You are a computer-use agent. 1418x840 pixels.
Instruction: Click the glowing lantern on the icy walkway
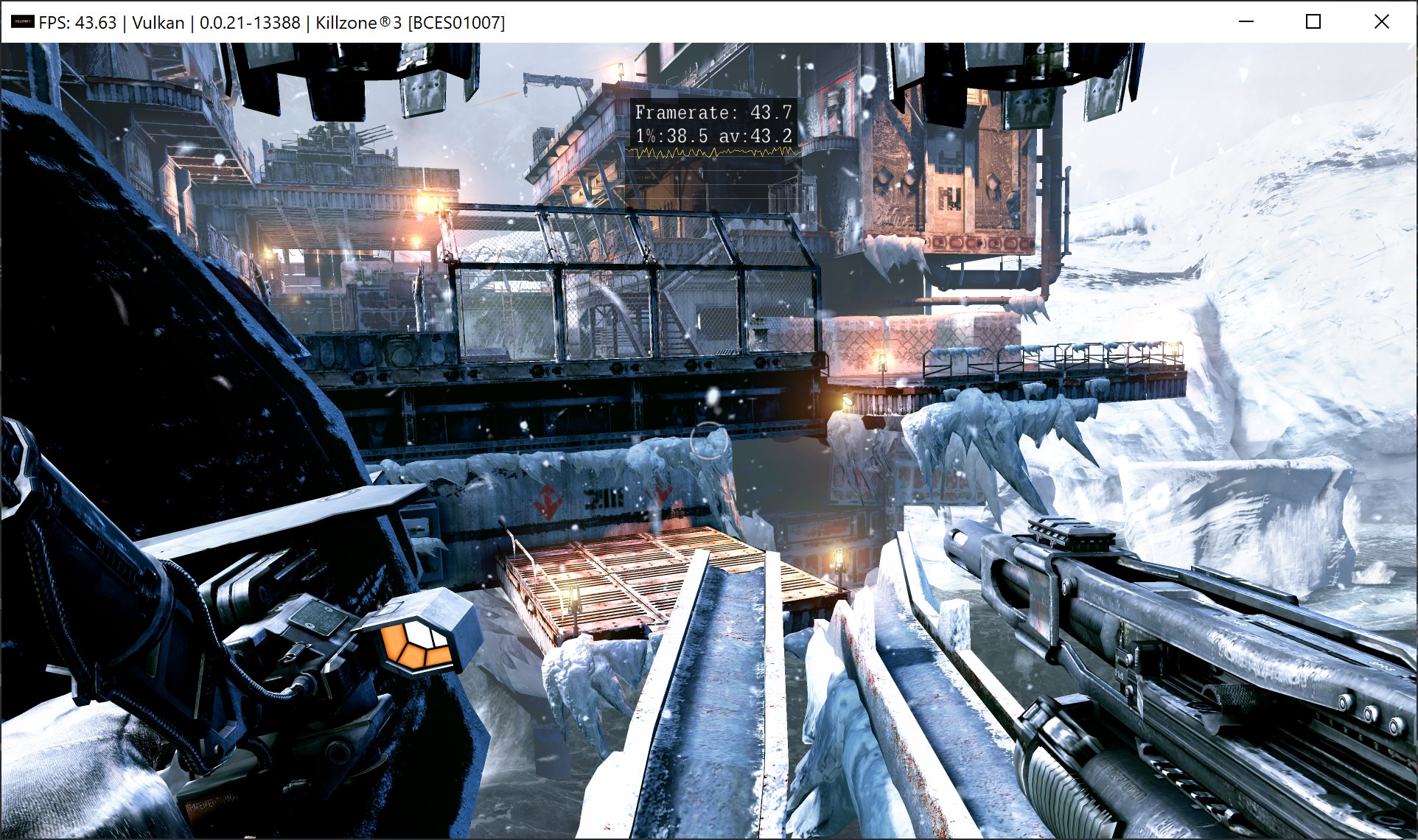[884, 359]
